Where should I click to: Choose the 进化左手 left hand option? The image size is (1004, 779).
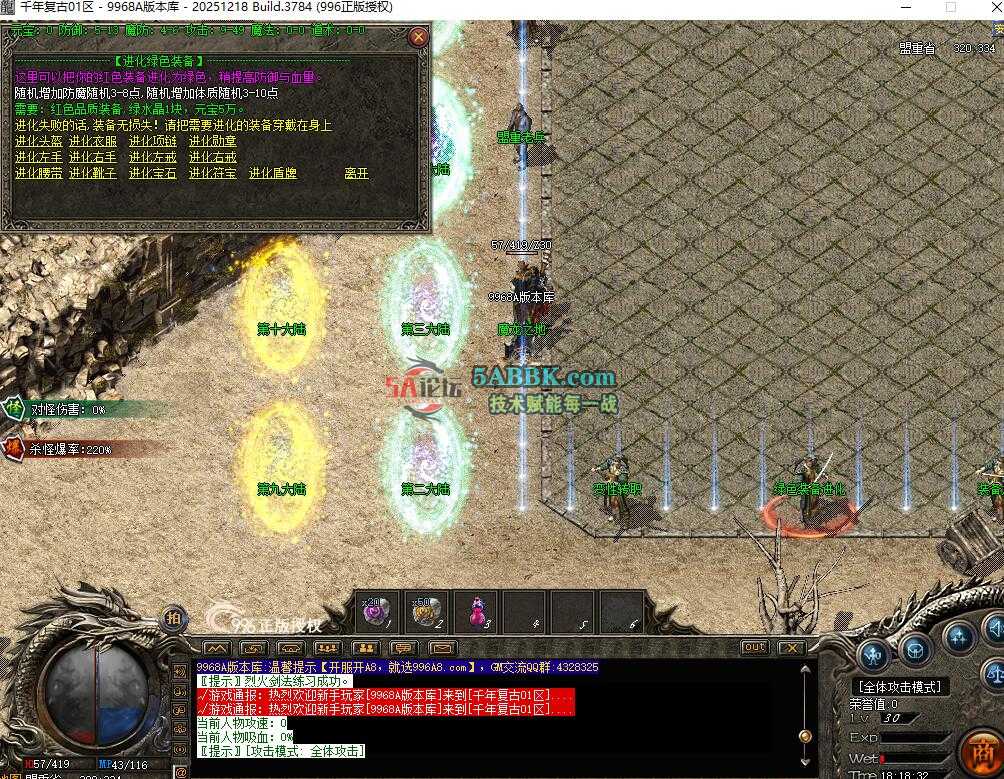[x=38, y=157]
